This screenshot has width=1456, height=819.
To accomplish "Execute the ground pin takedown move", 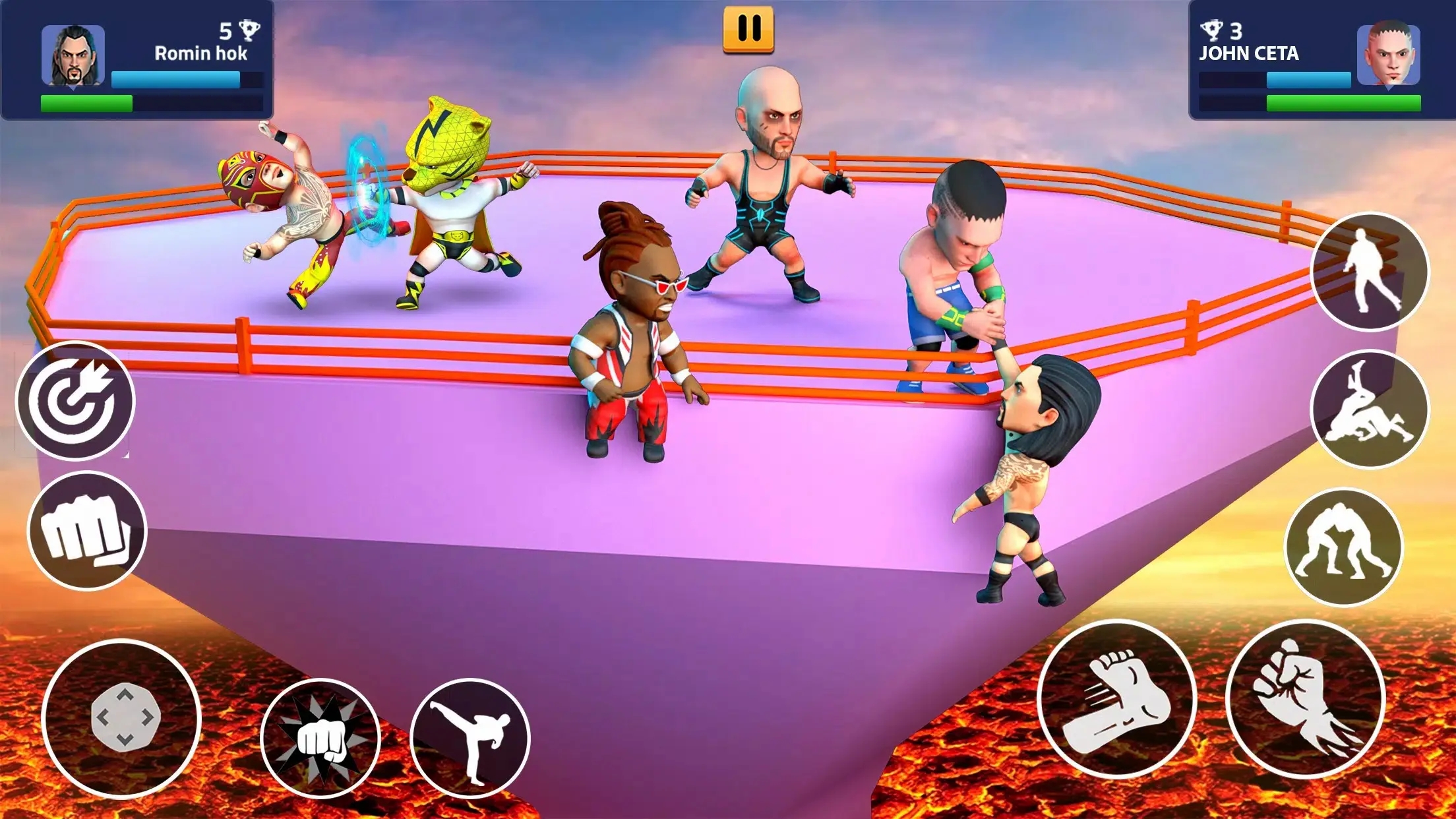I will 1370,409.
